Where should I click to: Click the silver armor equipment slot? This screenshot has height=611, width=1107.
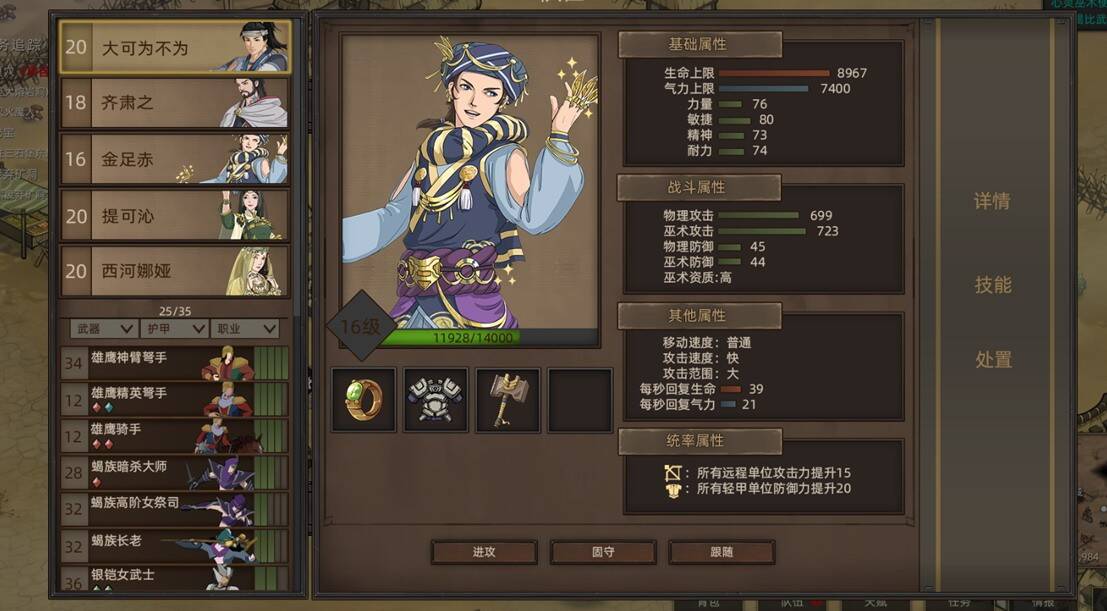coord(436,400)
